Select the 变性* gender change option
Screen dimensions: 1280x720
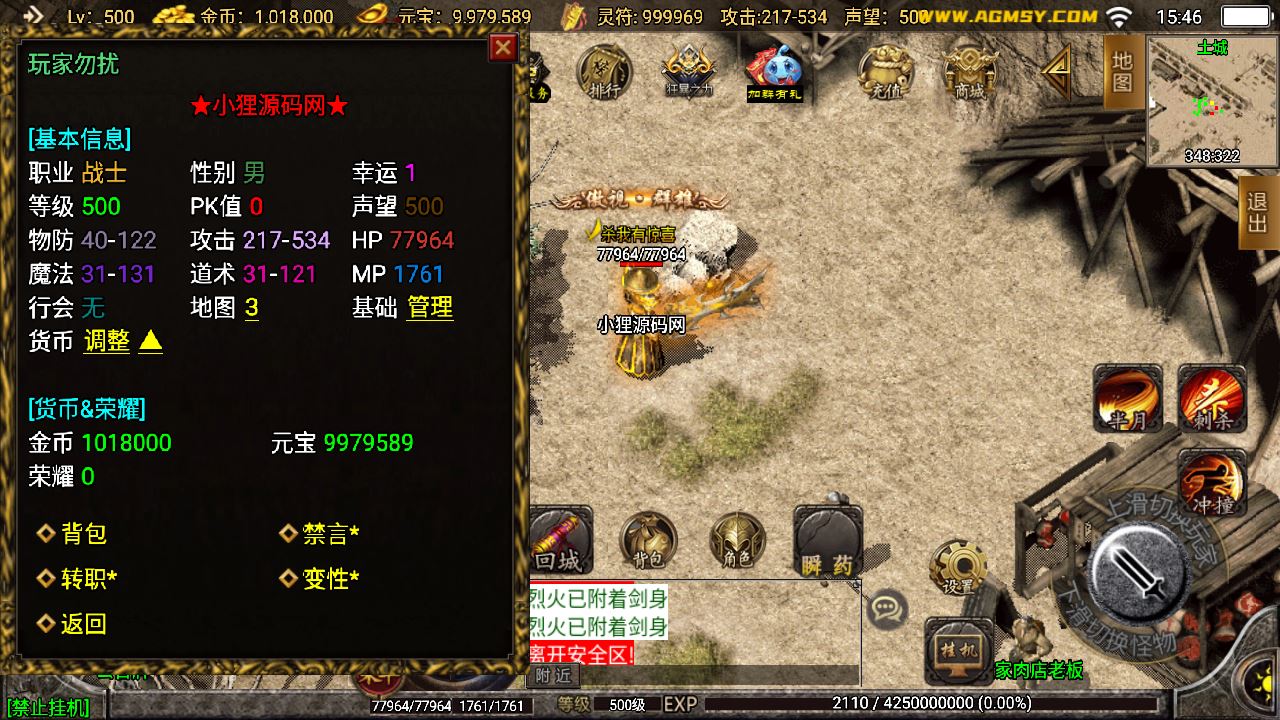click(330, 579)
